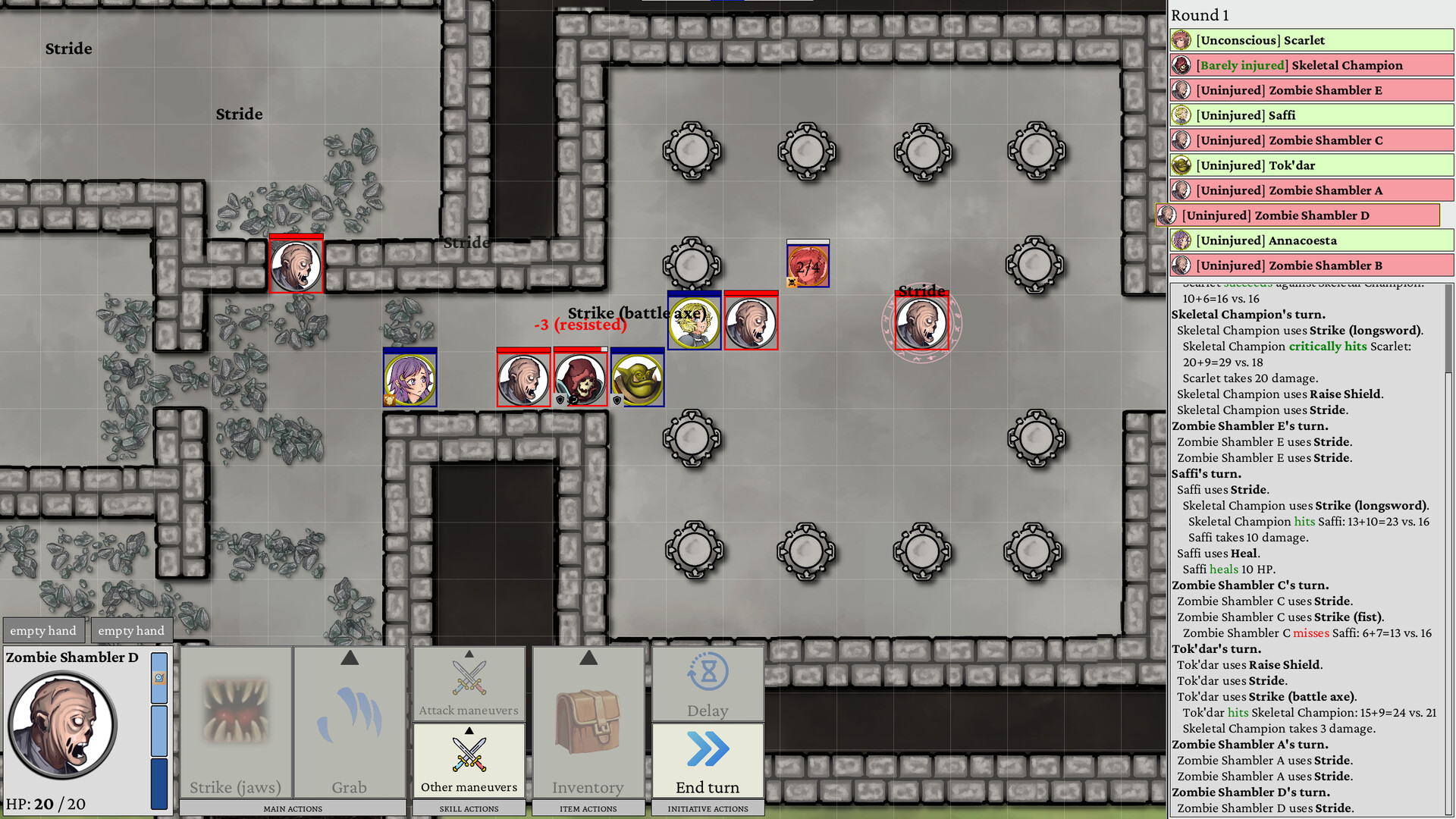Expand the Inventory panel triangle
1456x819 pixels.
pyautogui.click(x=588, y=658)
